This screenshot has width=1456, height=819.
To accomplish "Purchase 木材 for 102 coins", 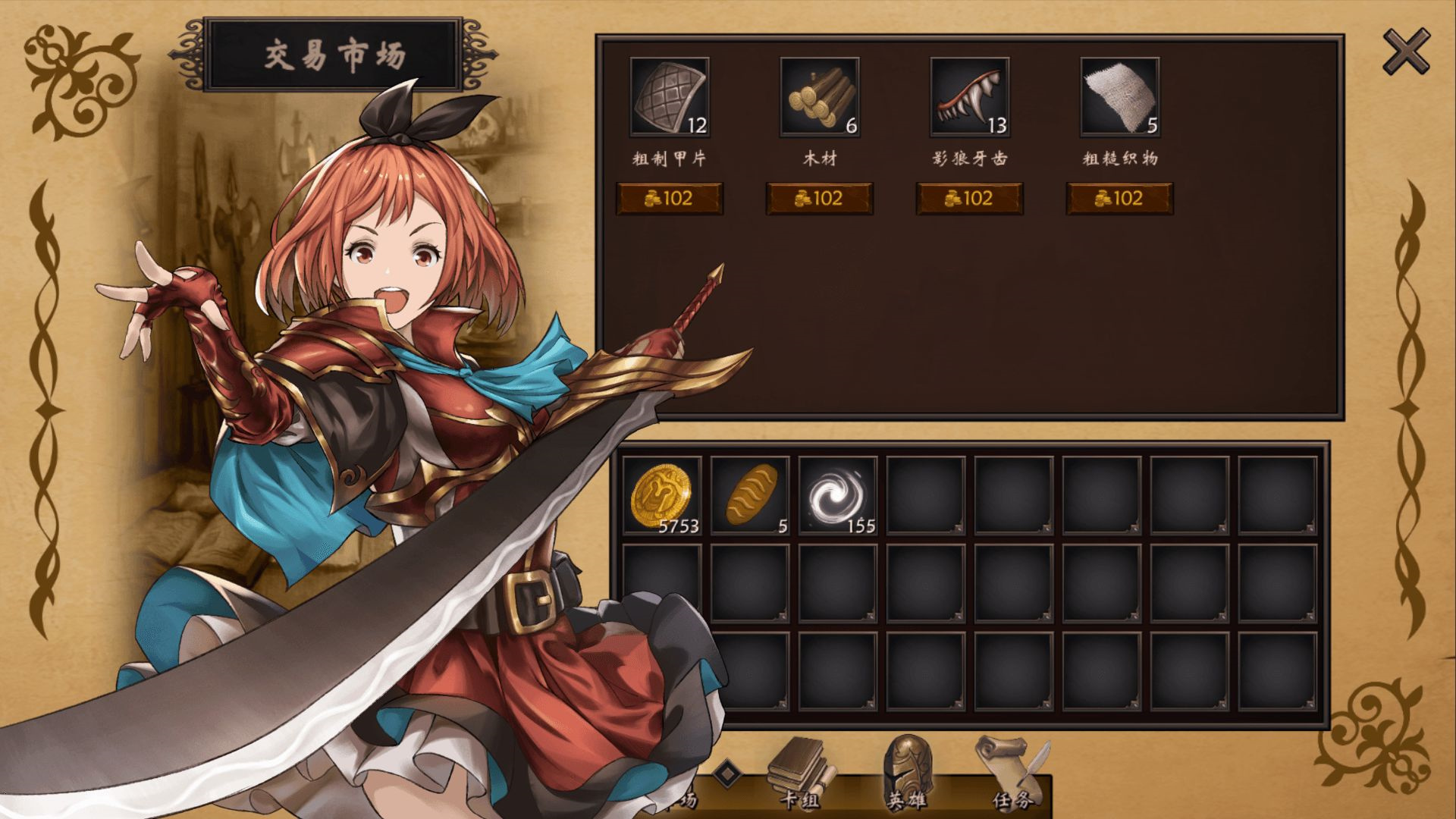I will tap(819, 198).
